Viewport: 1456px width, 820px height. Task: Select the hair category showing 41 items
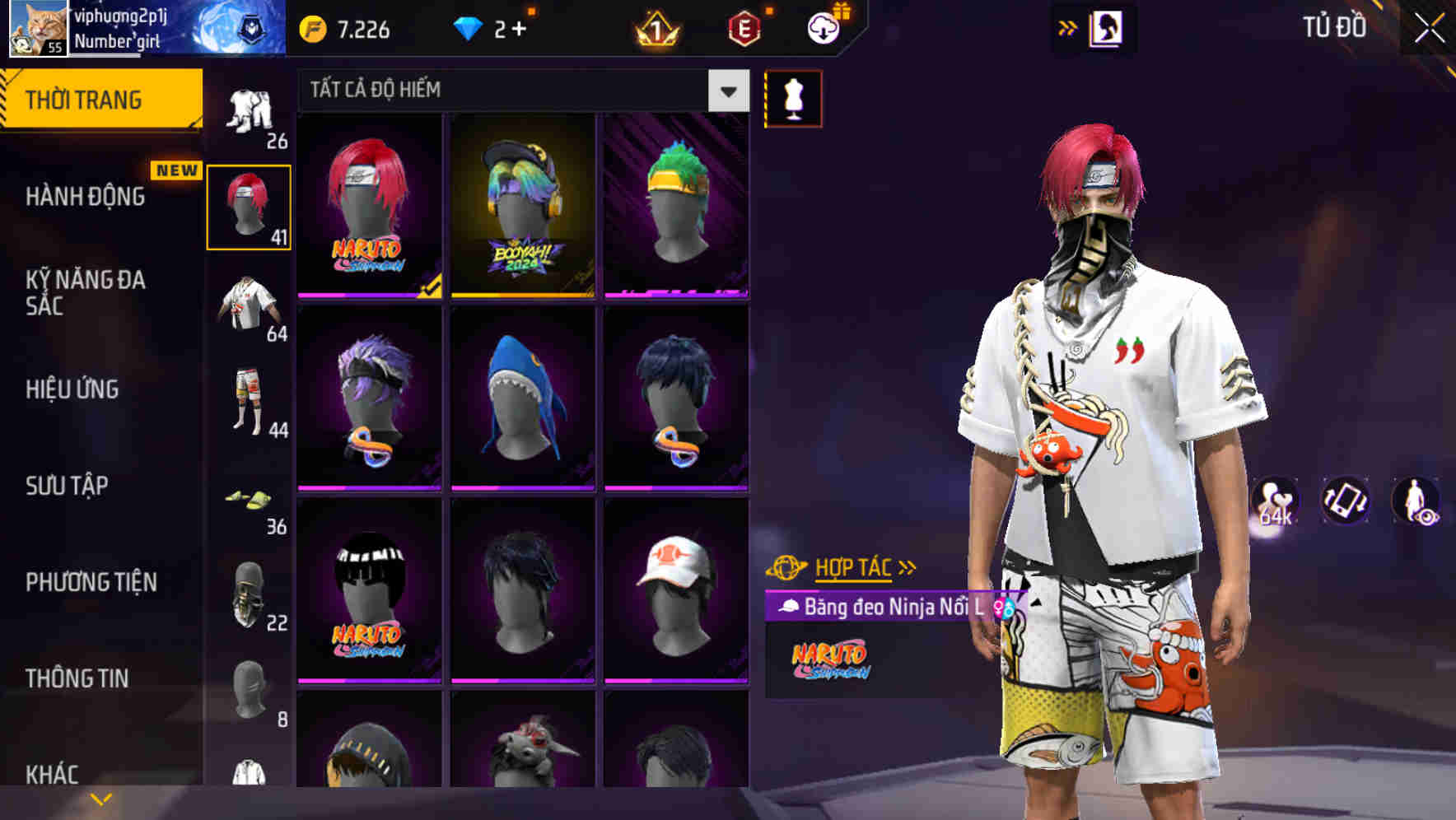point(249,206)
